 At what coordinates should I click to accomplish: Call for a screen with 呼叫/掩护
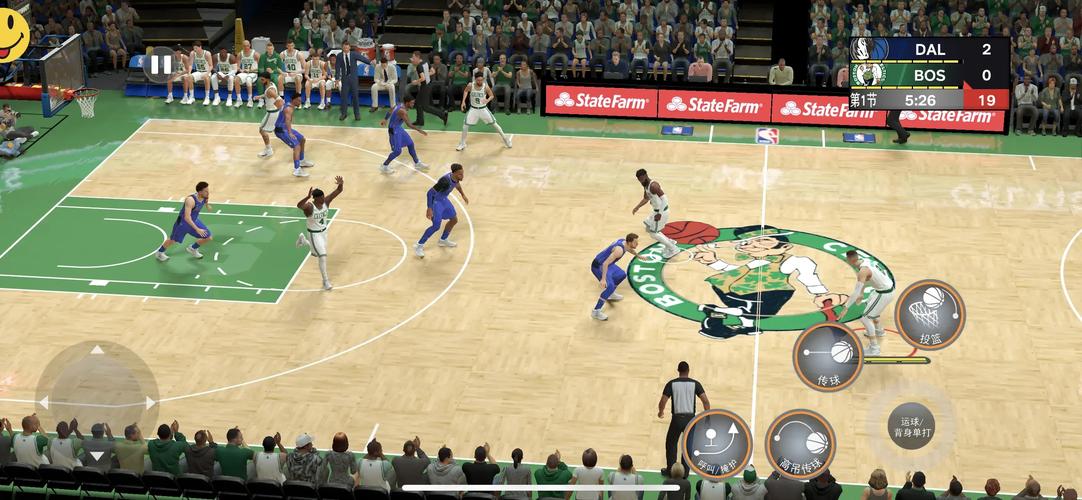tap(717, 443)
